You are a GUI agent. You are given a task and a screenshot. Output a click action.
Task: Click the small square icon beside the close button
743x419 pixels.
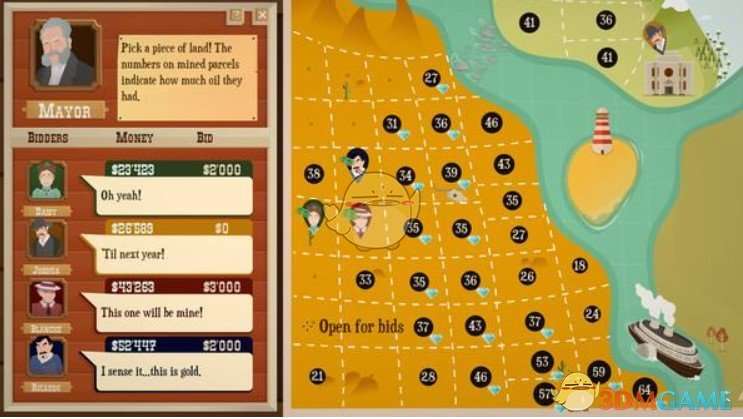[x=236, y=15]
